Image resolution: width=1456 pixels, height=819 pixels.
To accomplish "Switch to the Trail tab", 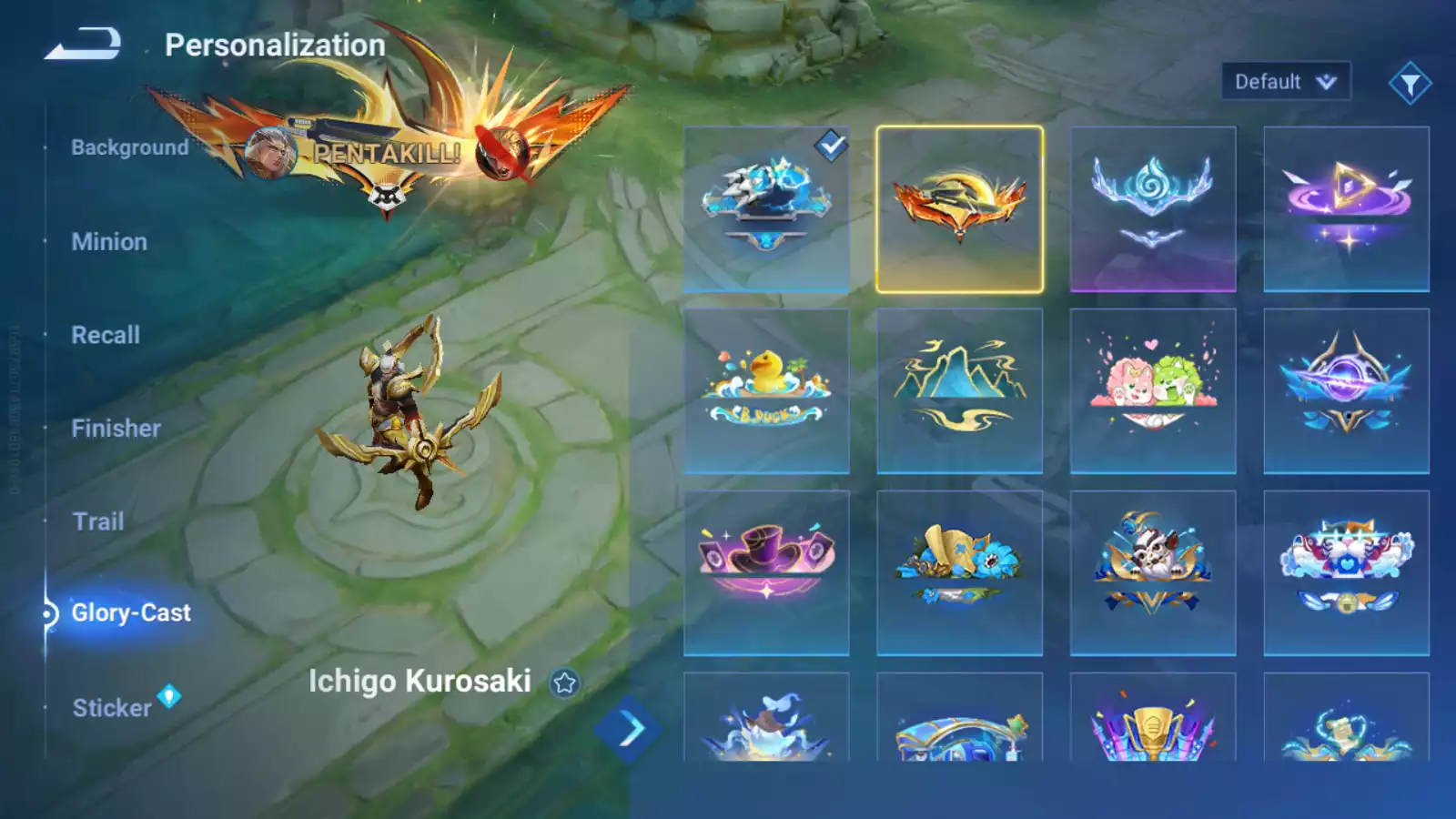I will [98, 521].
